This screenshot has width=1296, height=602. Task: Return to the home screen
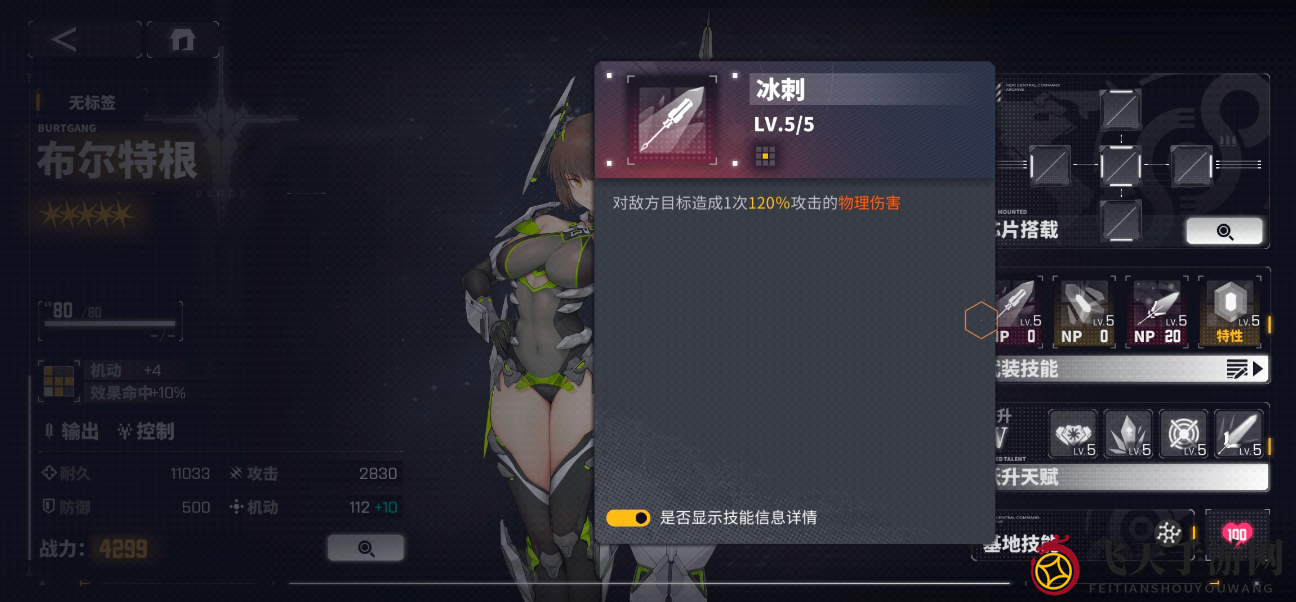click(182, 40)
